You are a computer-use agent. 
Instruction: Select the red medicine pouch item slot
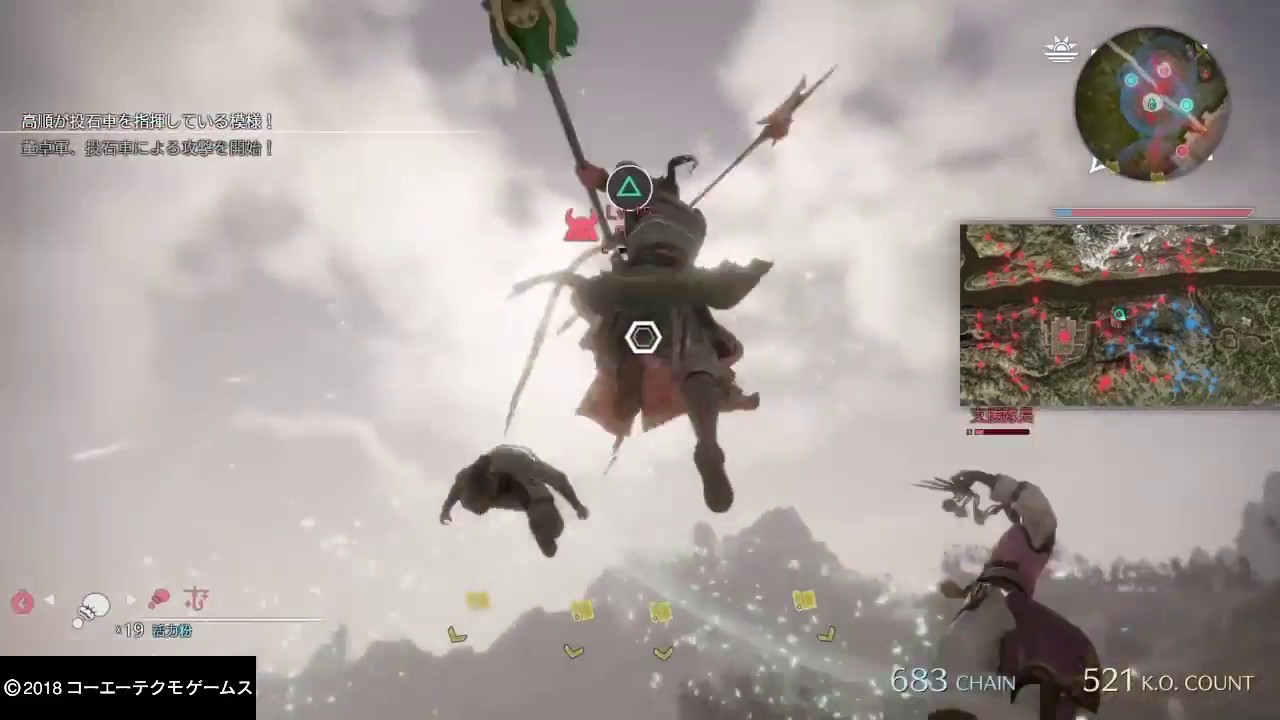point(160,598)
